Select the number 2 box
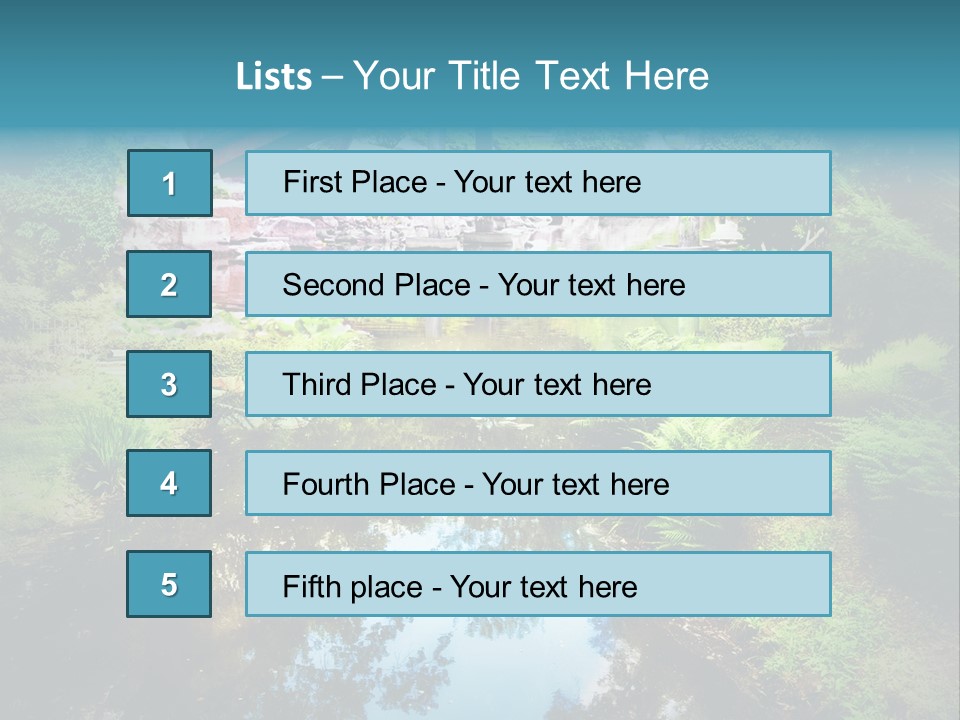This screenshot has height=720, width=960. point(169,284)
